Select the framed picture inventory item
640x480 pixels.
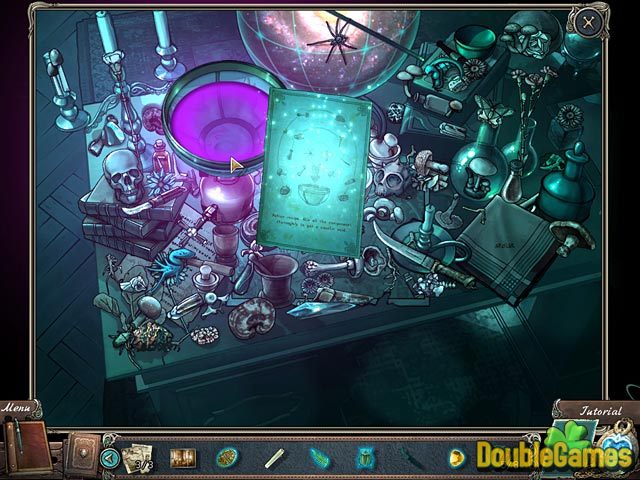(x=183, y=458)
